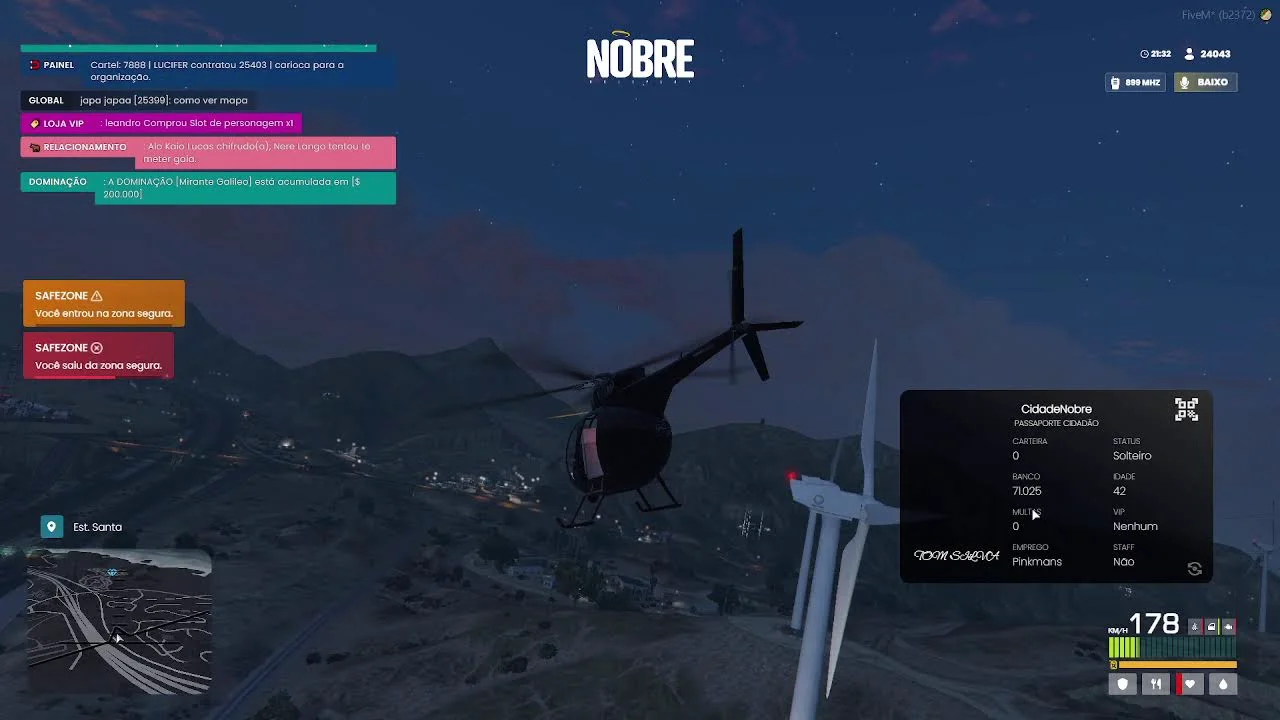The image size is (1280, 720).
Task: Toggle the BAIXO microphone voice range
Action: click(x=1205, y=82)
